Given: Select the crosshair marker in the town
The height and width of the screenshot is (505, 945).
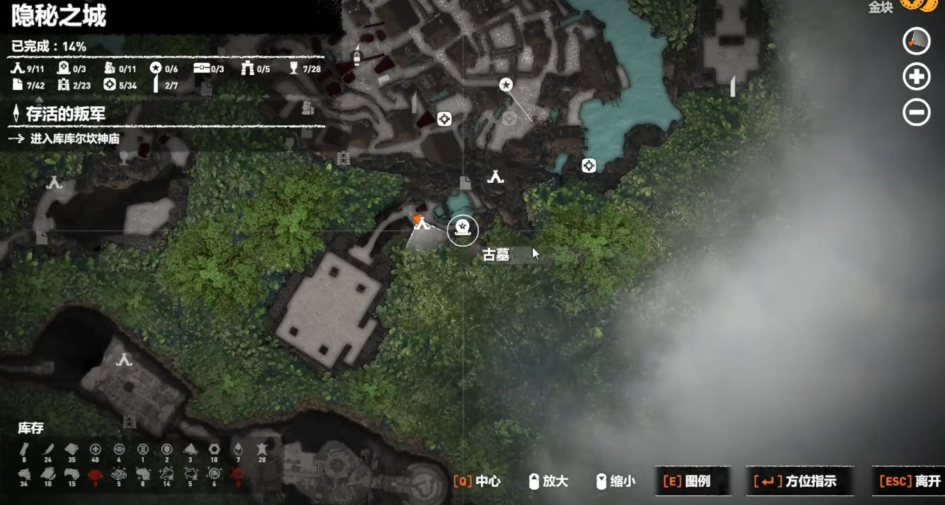Looking at the screenshot, I should pos(444,119).
